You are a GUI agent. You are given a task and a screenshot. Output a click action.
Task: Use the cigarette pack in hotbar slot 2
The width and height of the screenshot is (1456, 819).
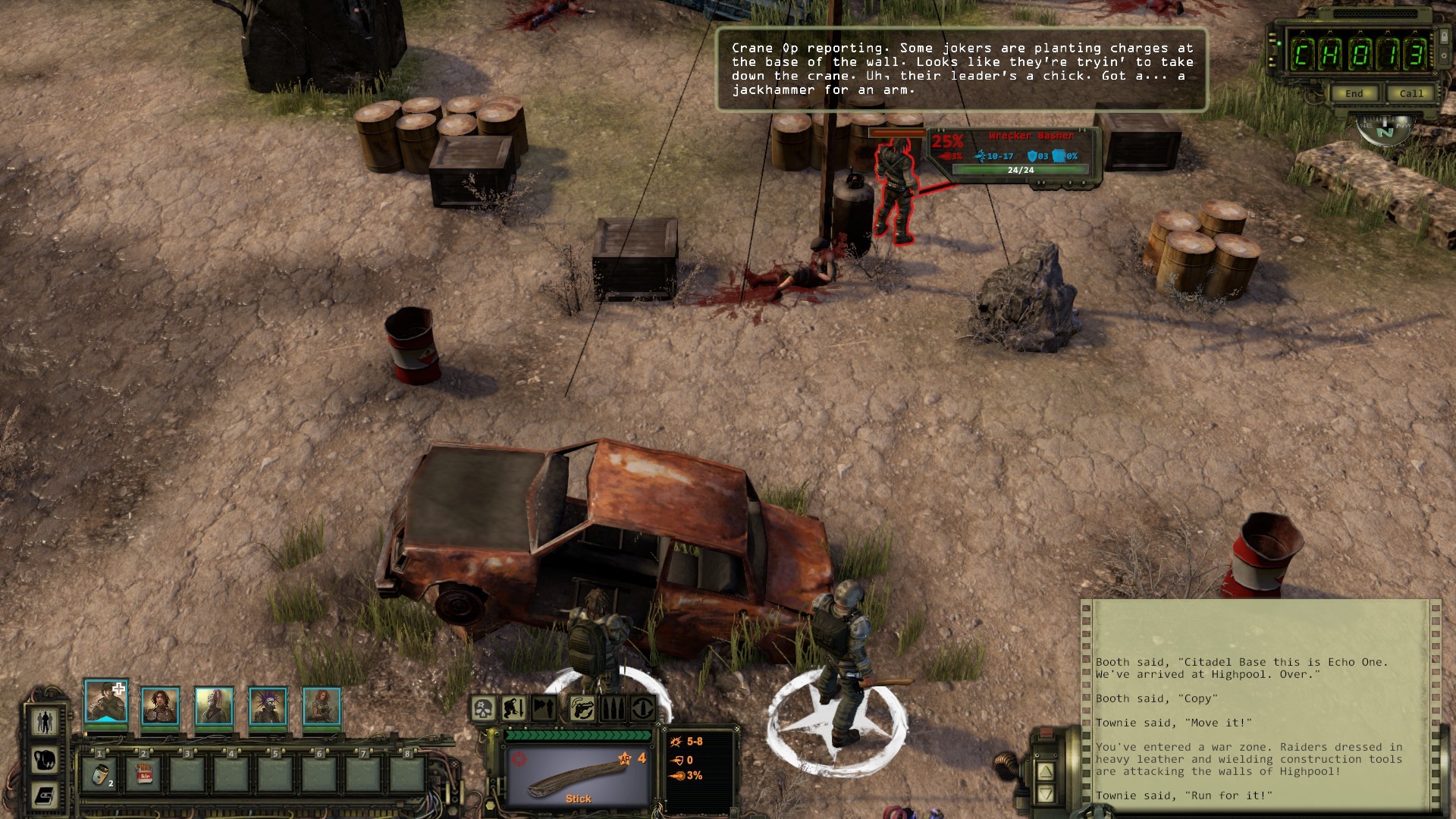click(144, 774)
